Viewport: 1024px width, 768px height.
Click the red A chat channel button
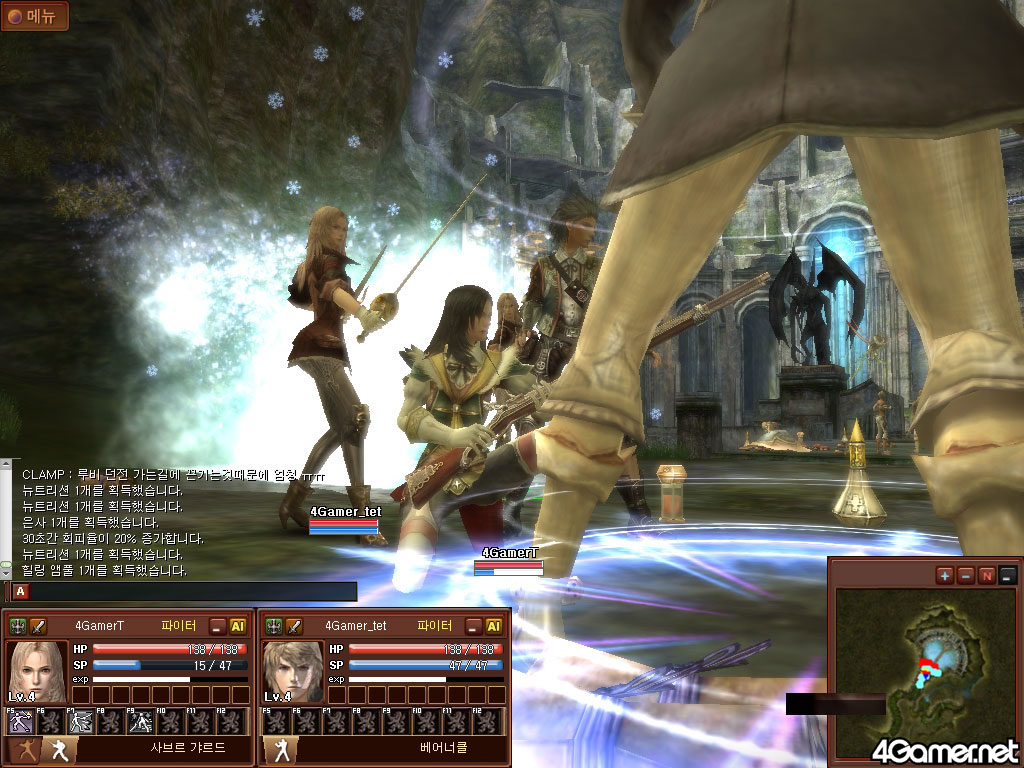pos(21,591)
